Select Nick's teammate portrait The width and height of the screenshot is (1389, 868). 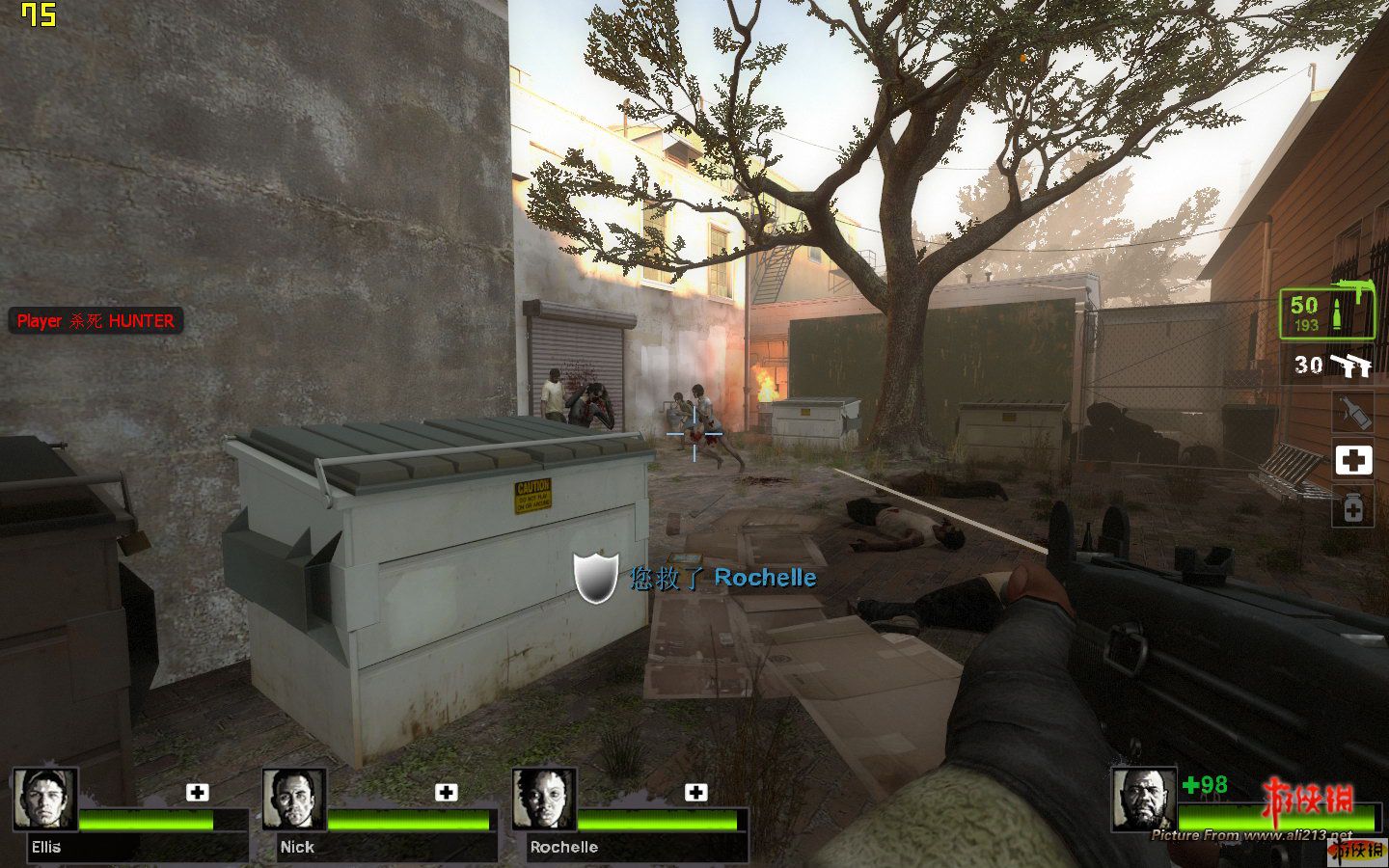pos(294,800)
